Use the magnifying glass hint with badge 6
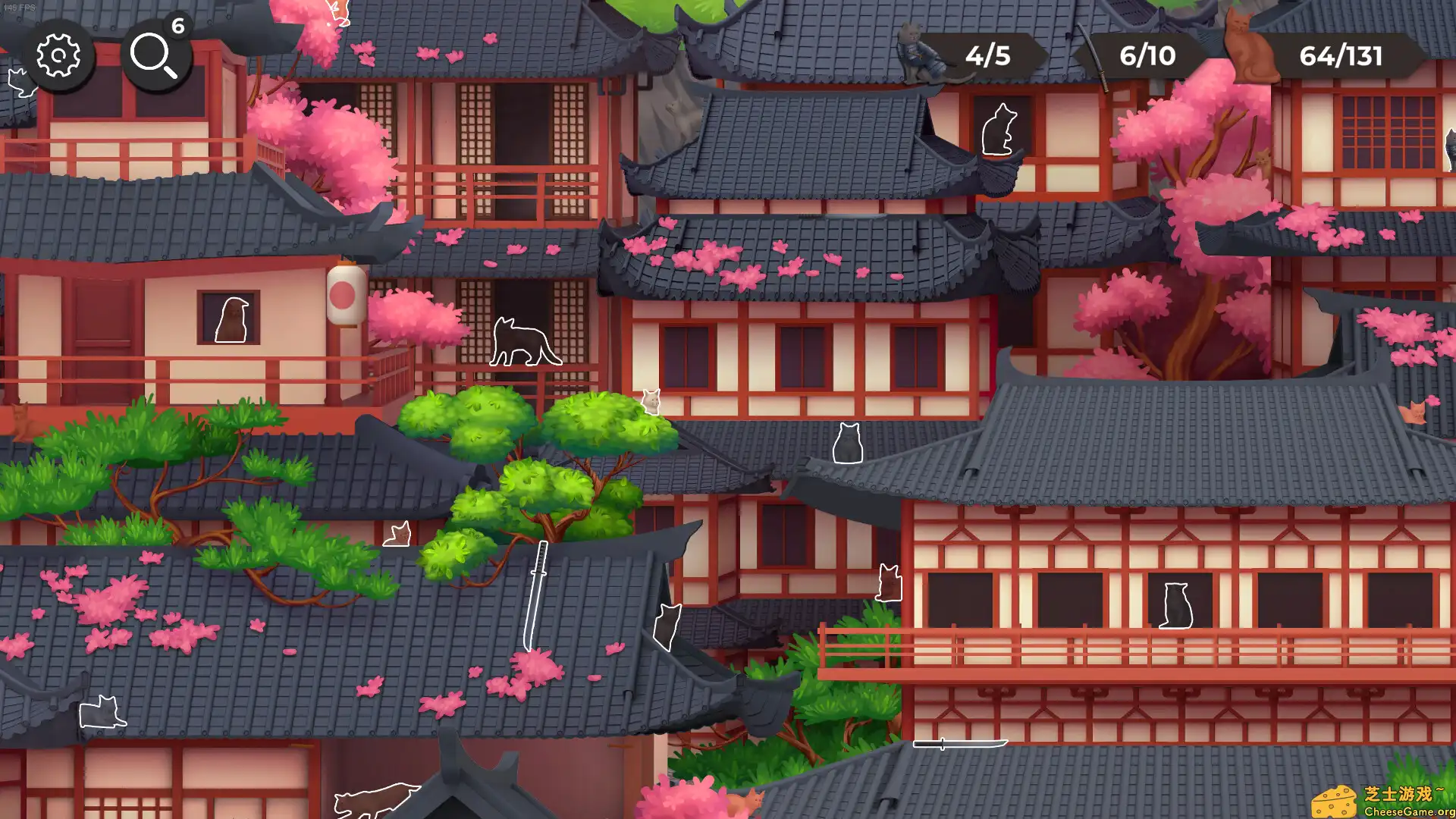The image size is (1456, 819). point(155,57)
